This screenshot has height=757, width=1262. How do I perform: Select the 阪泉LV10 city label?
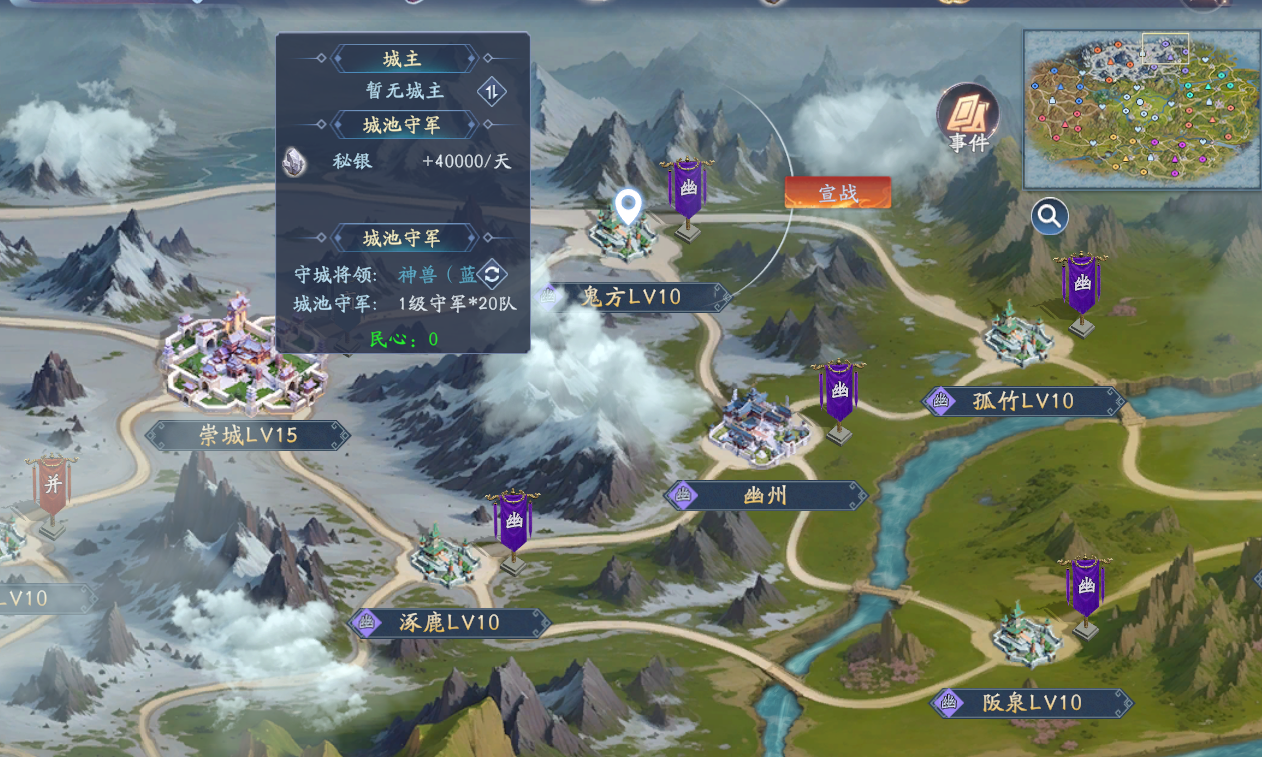click(1033, 703)
